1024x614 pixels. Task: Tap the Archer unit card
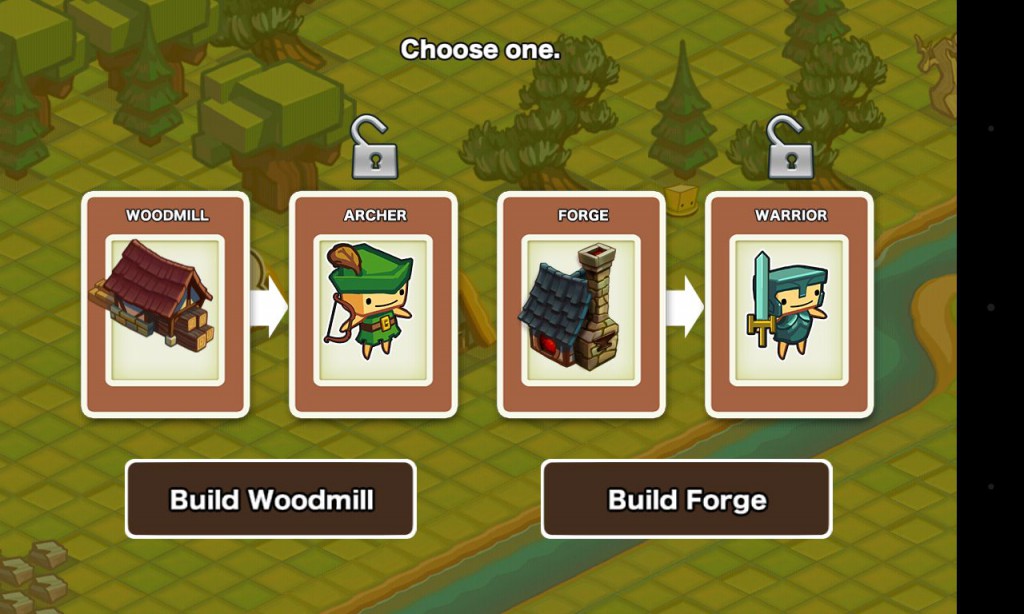[x=373, y=305]
